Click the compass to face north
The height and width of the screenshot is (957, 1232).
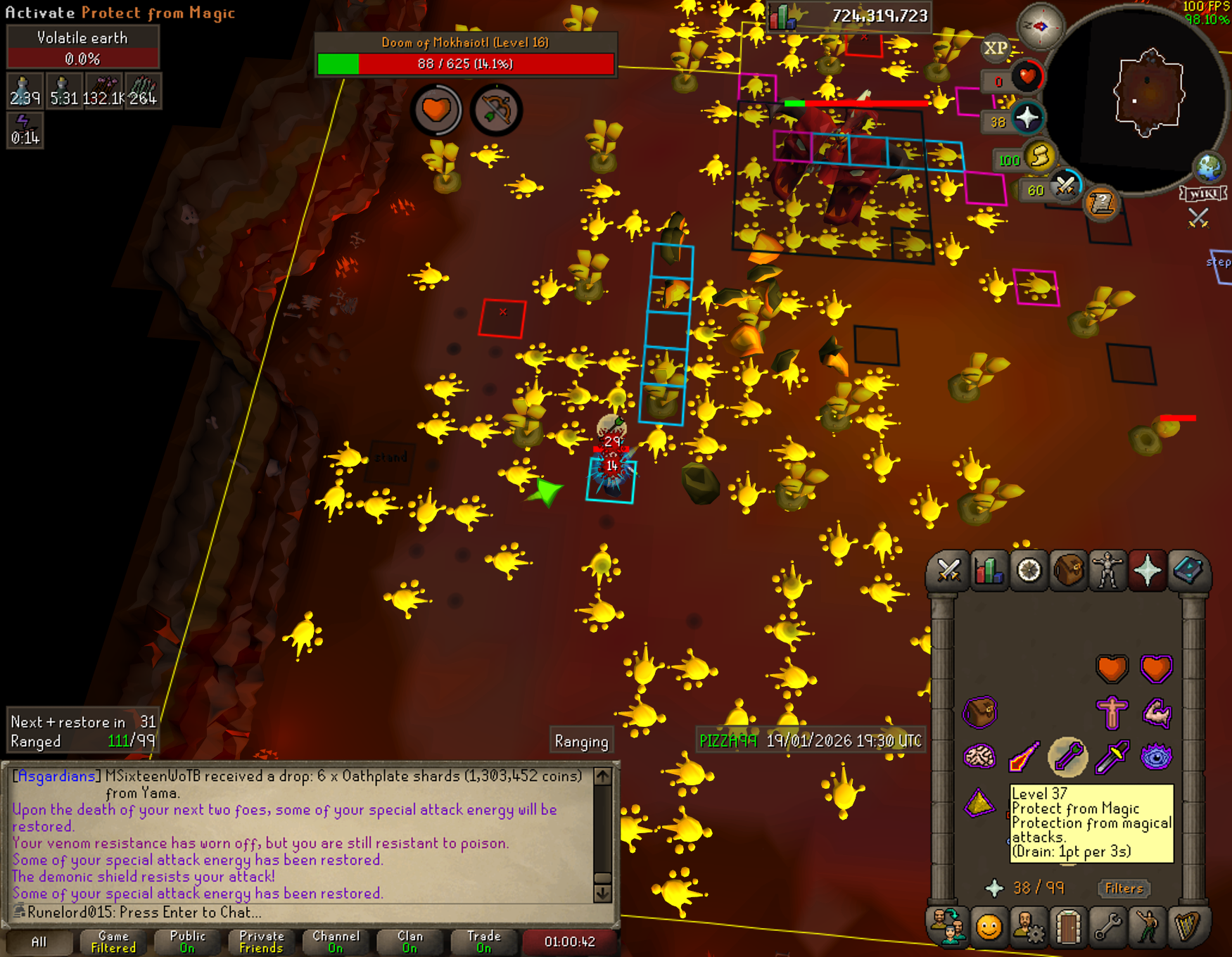tap(1040, 27)
